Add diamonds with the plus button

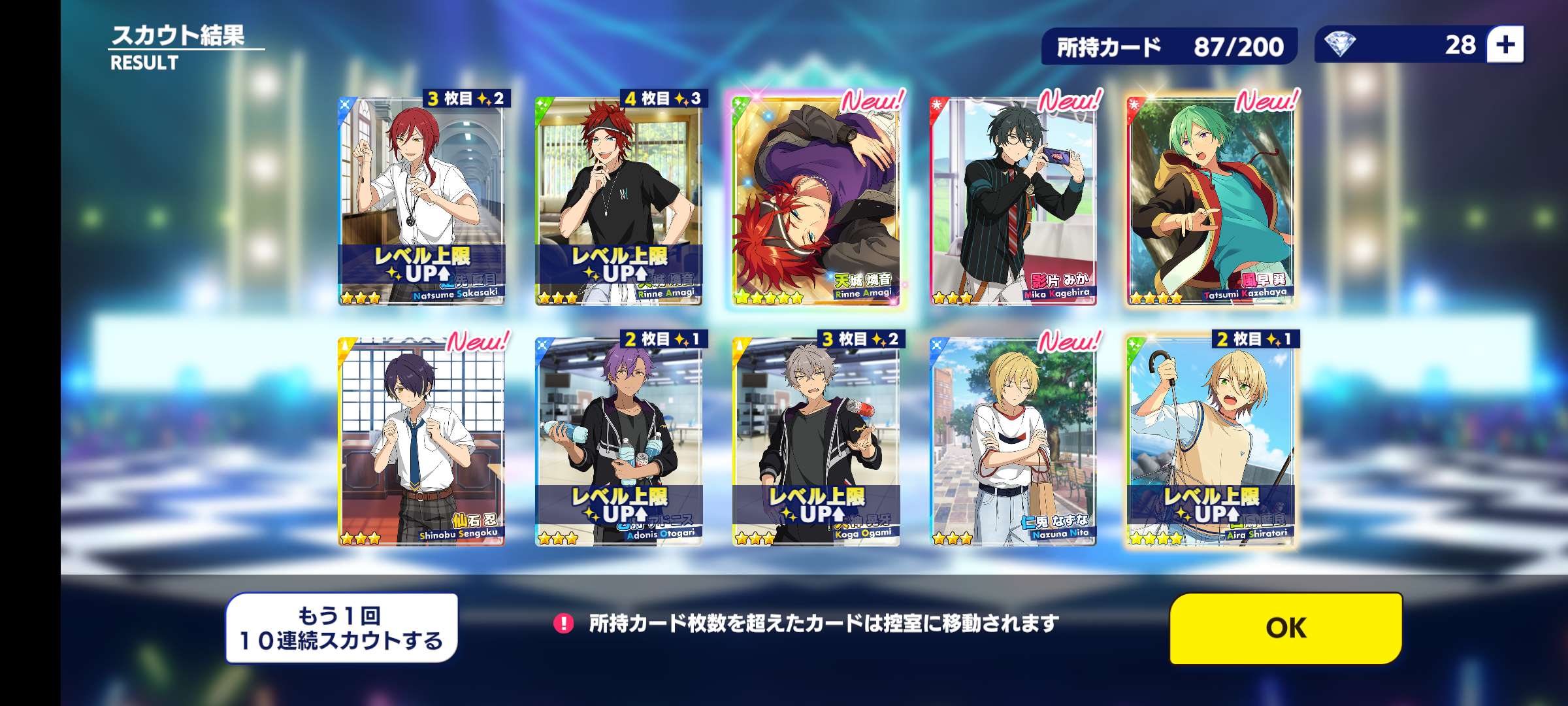click(1505, 44)
